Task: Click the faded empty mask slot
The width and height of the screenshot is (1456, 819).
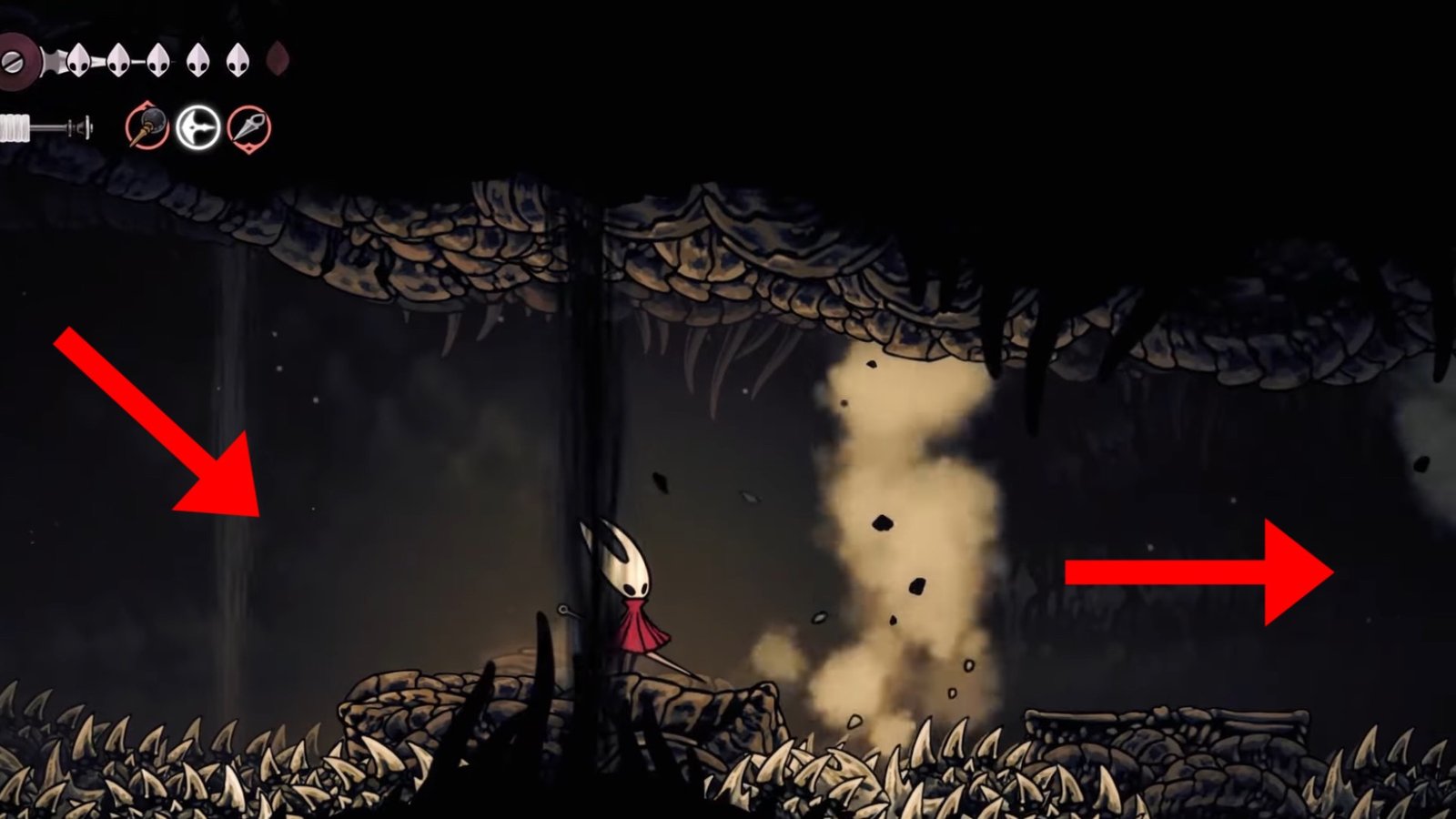Action: point(276,58)
